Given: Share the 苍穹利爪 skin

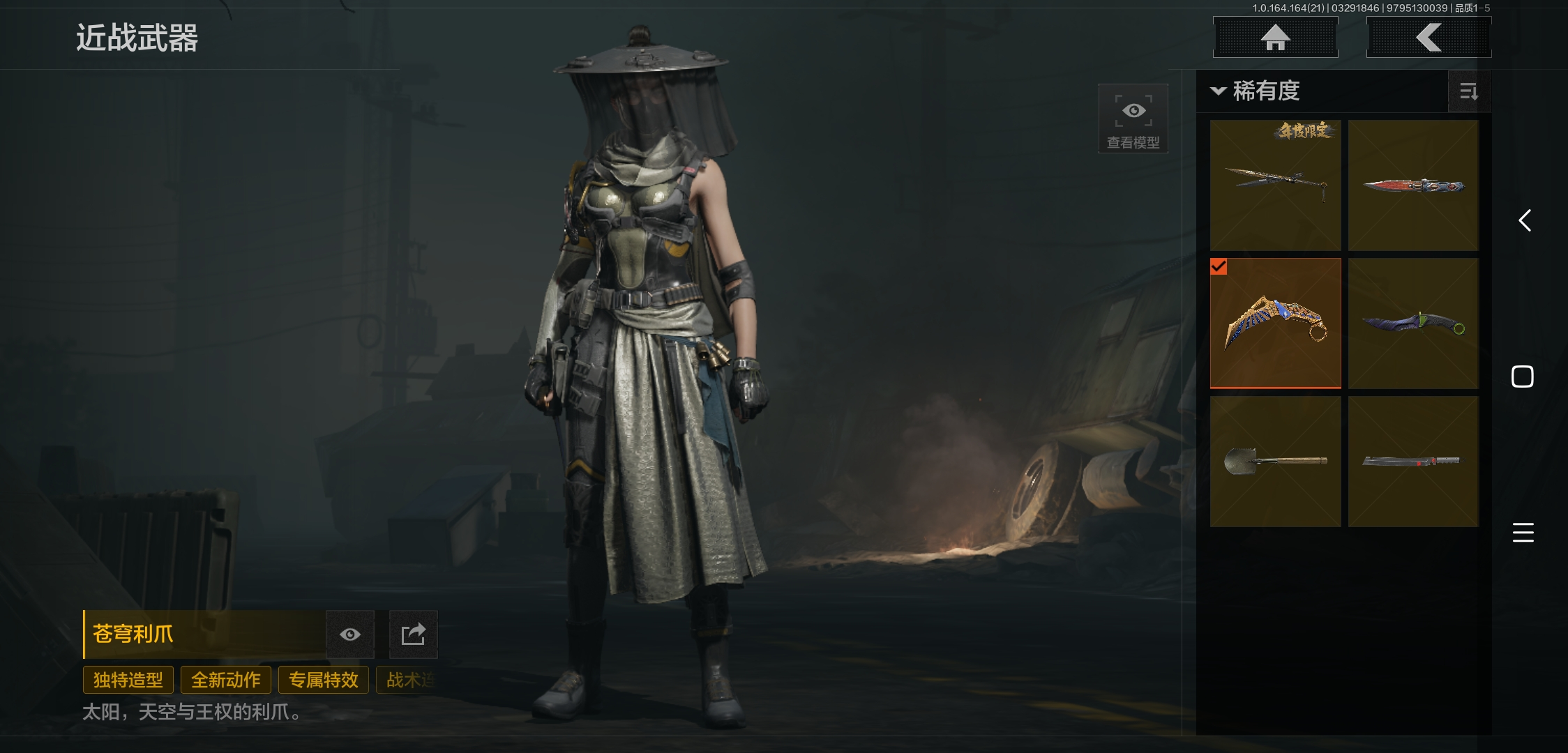Looking at the screenshot, I should pyautogui.click(x=413, y=634).
